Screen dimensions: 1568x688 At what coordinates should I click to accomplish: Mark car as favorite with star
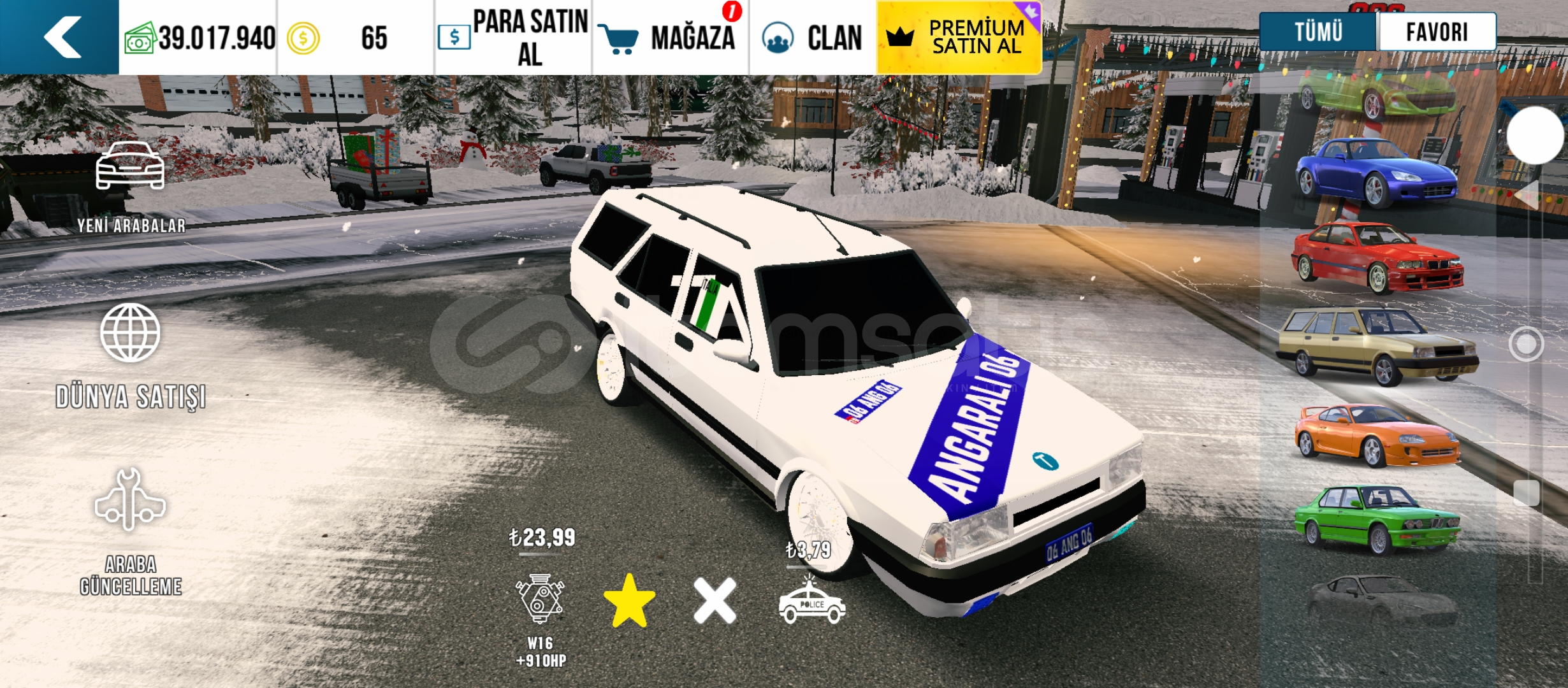coord(629,601)
